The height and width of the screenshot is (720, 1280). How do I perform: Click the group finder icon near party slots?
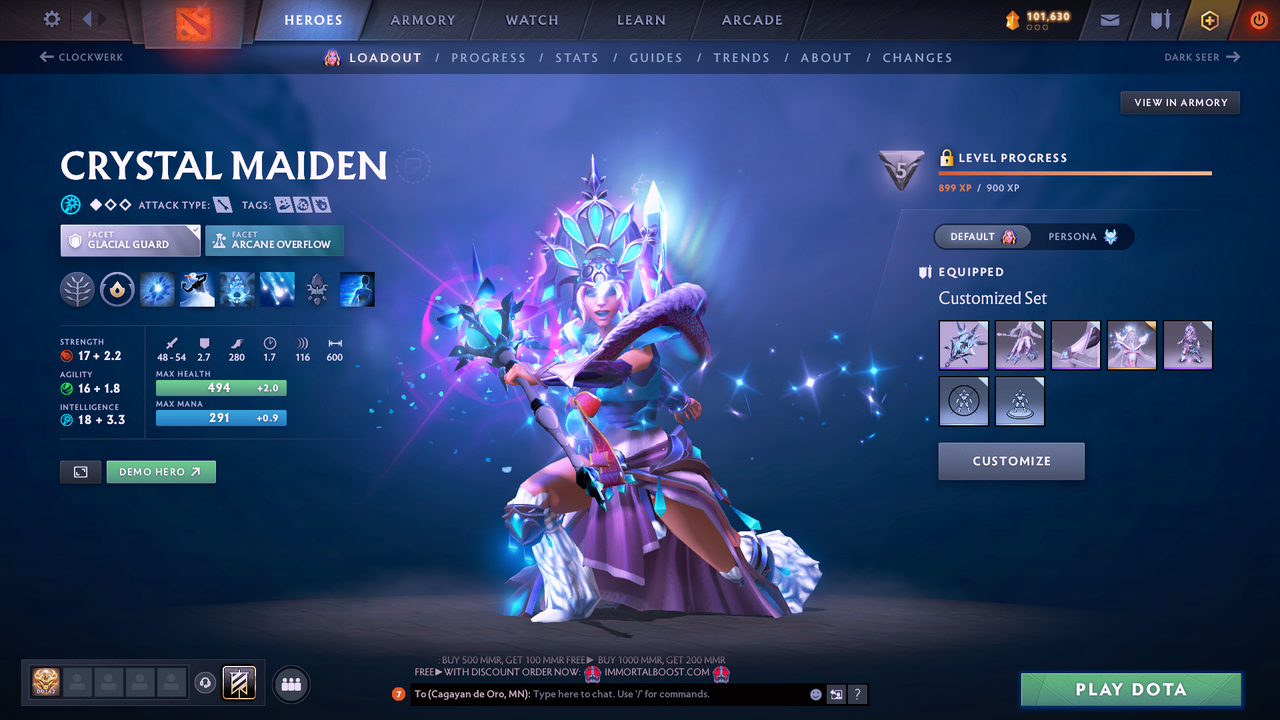(290, 684)
